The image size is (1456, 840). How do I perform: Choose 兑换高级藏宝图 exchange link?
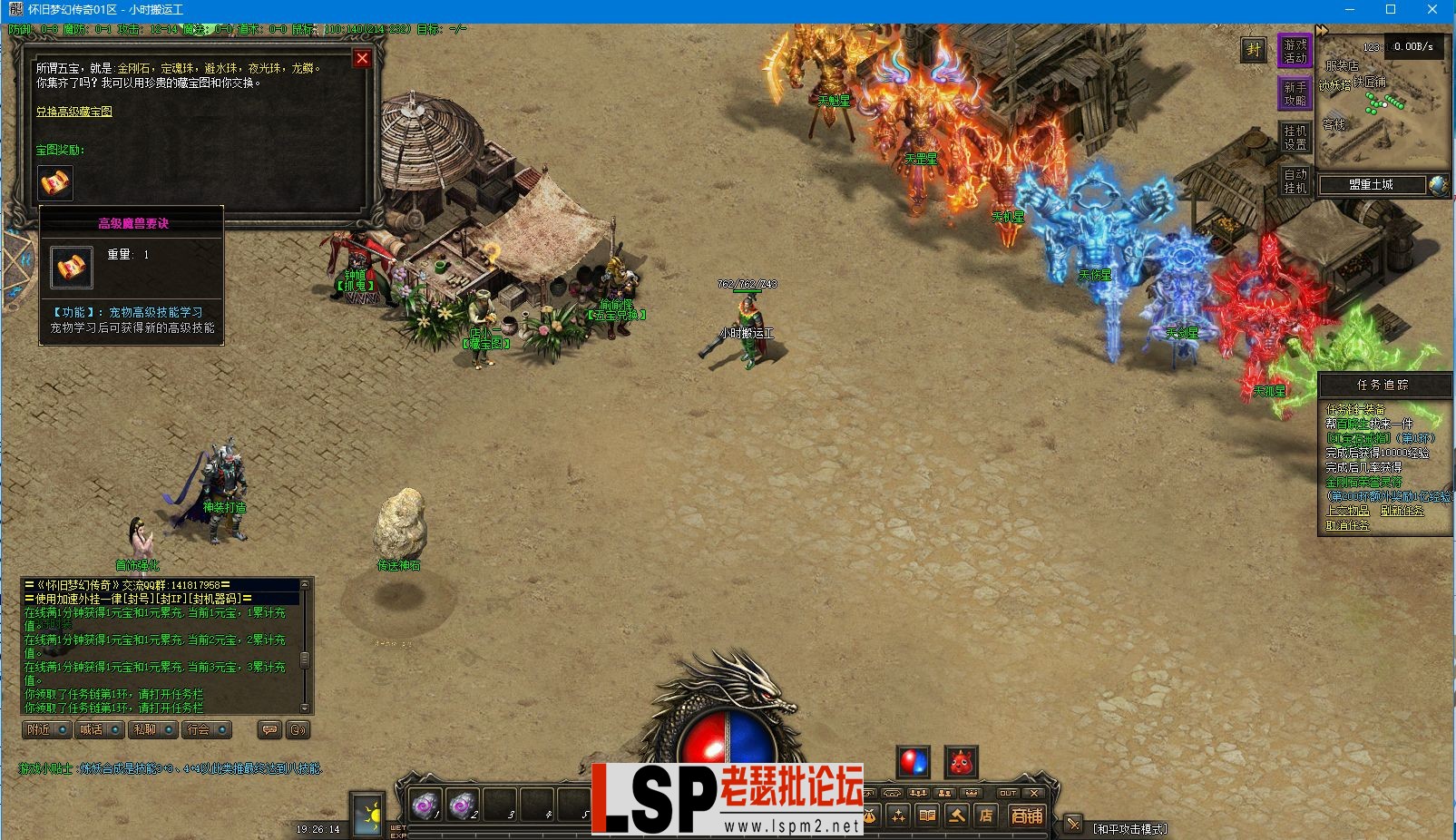pos(74,112)
